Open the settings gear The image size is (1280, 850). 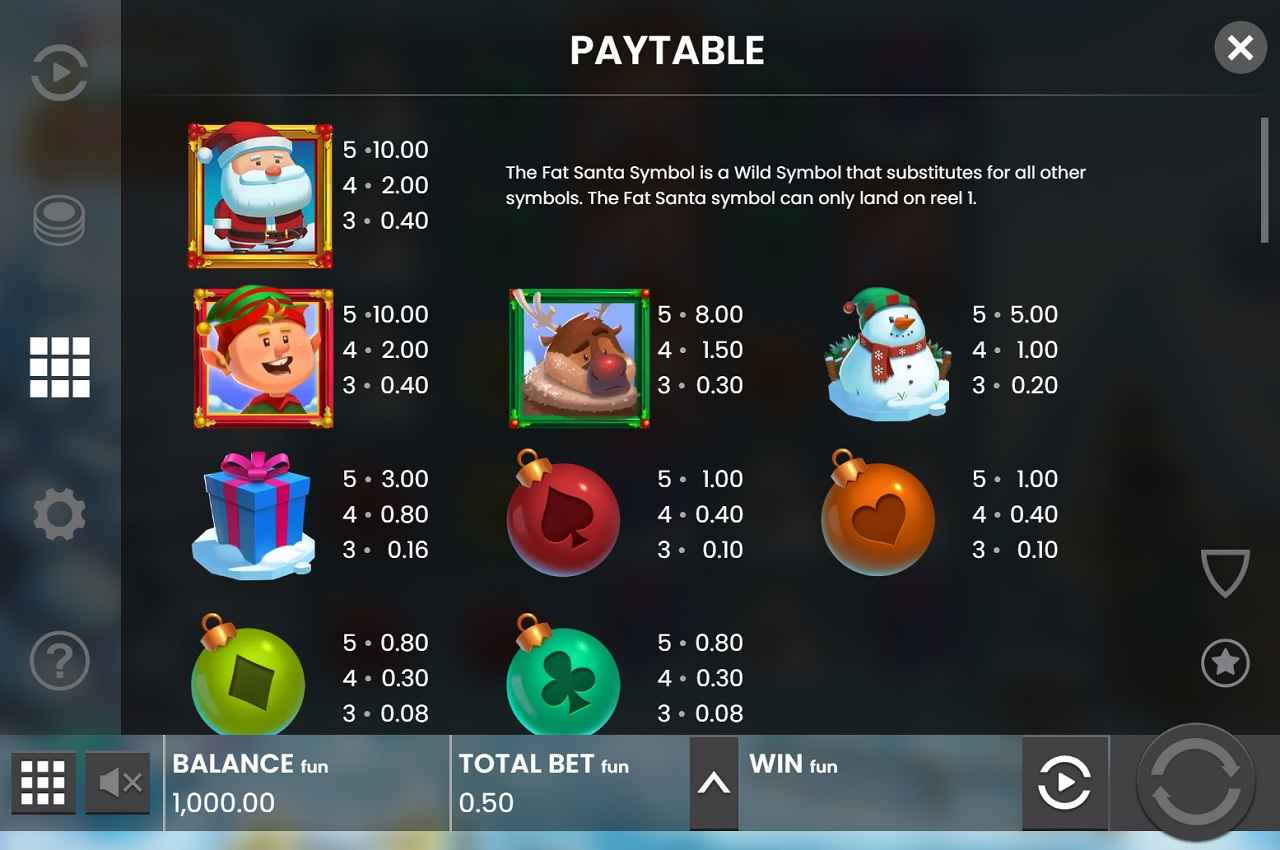click(58, 513)
